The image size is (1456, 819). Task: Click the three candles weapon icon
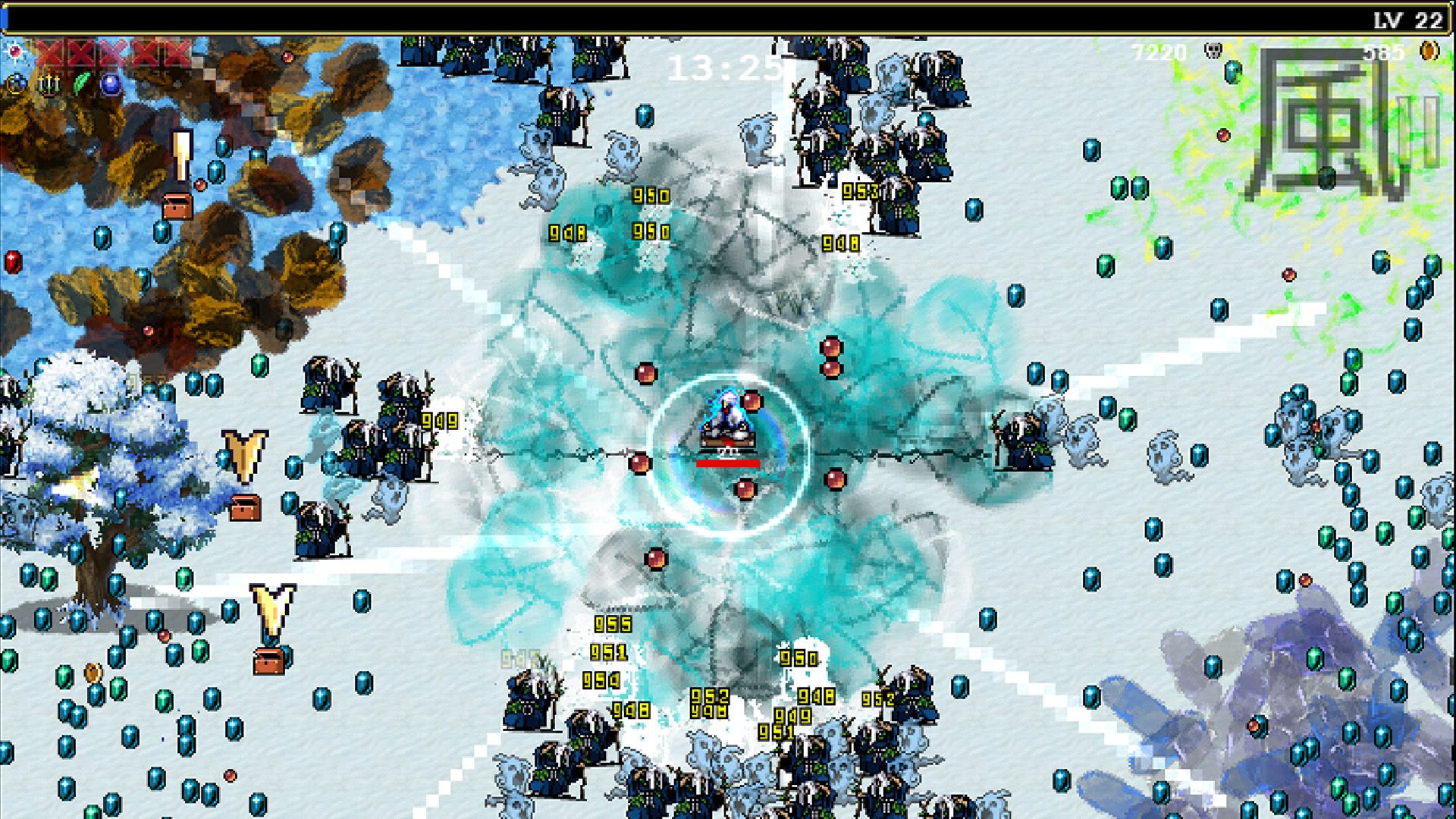click(x=48, y=83)
